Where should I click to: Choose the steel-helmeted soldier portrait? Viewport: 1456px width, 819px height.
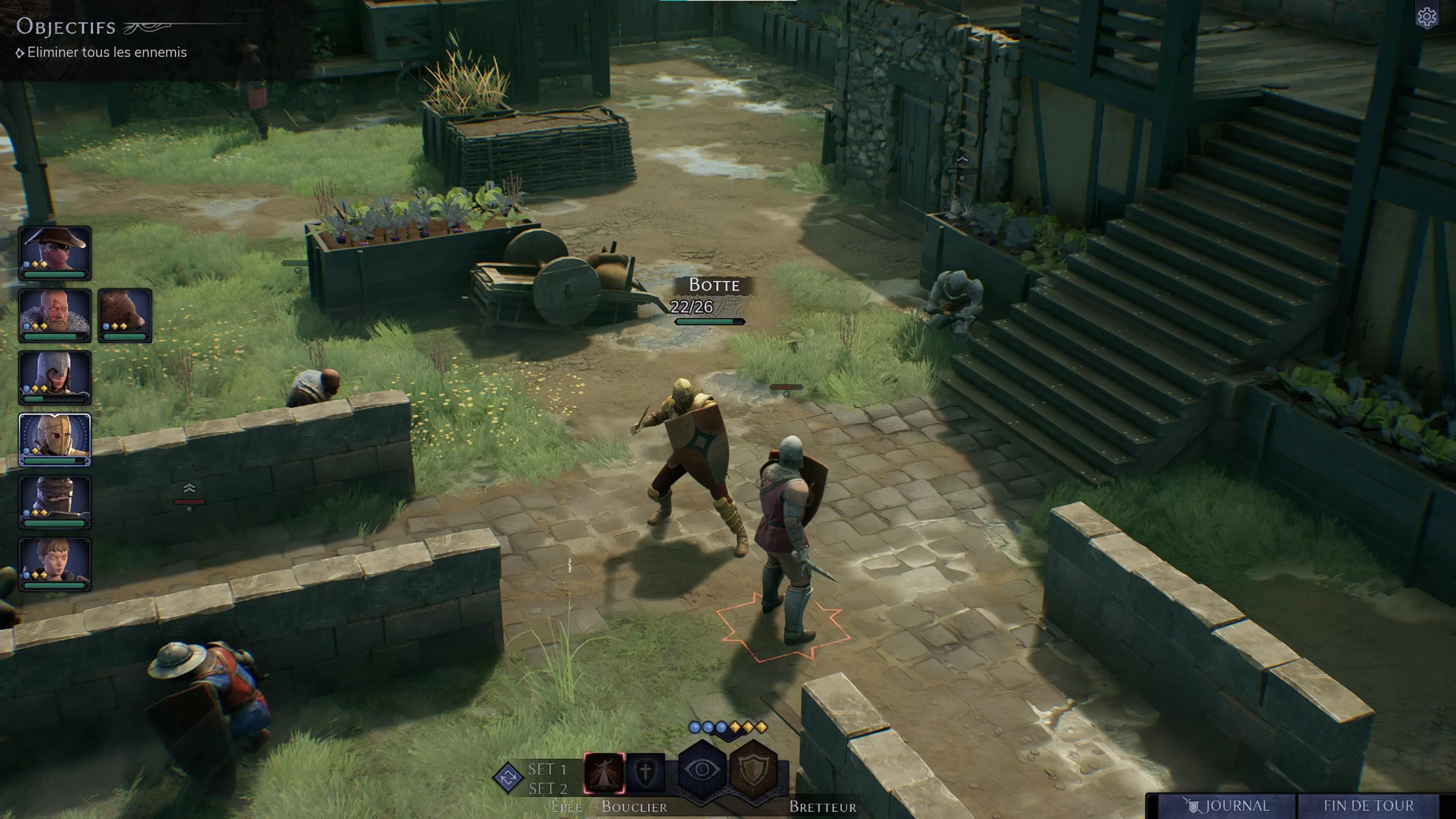pyautogui.click(x=55, y=377)
